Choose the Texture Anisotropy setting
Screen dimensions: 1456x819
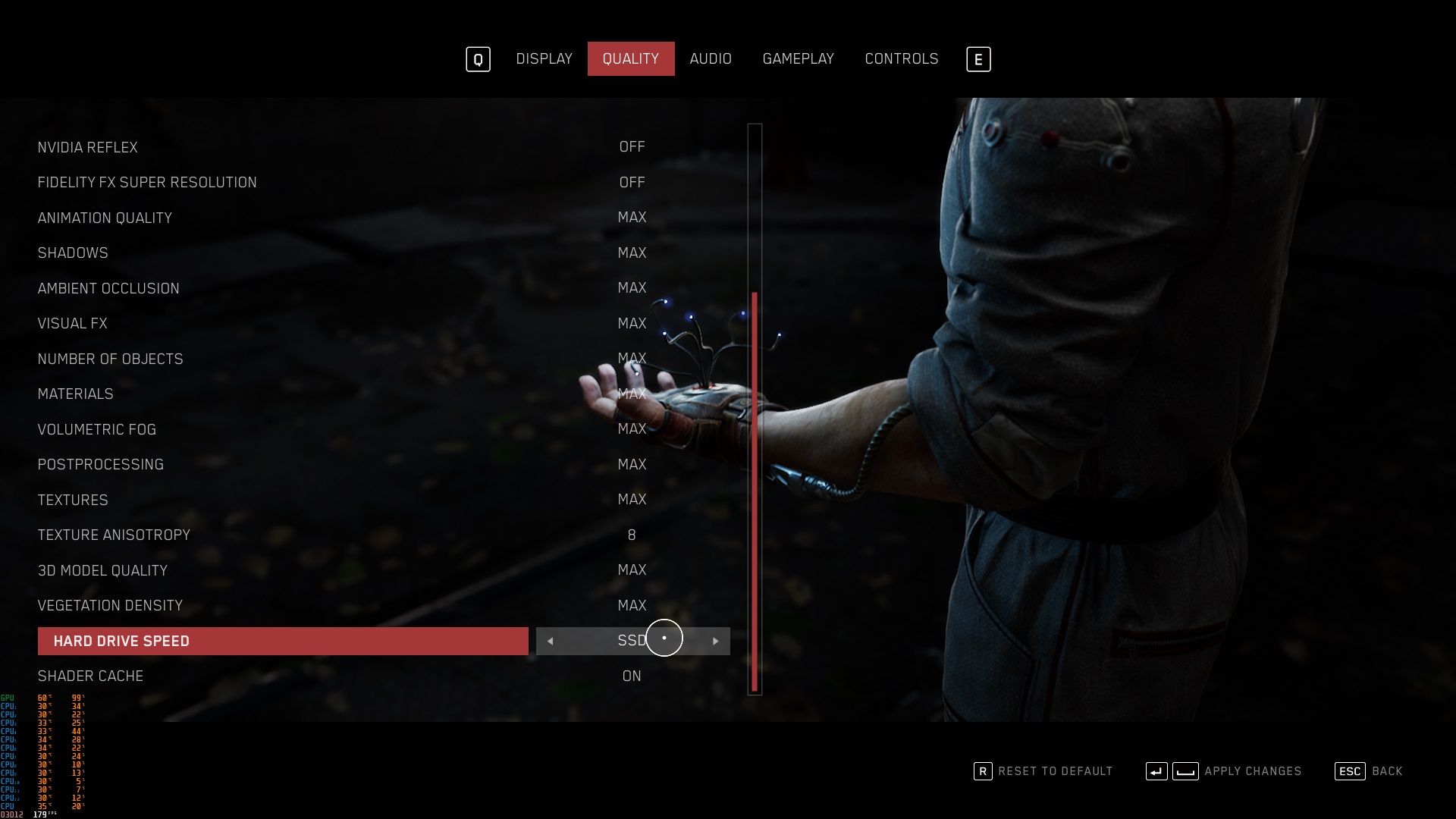114,535
